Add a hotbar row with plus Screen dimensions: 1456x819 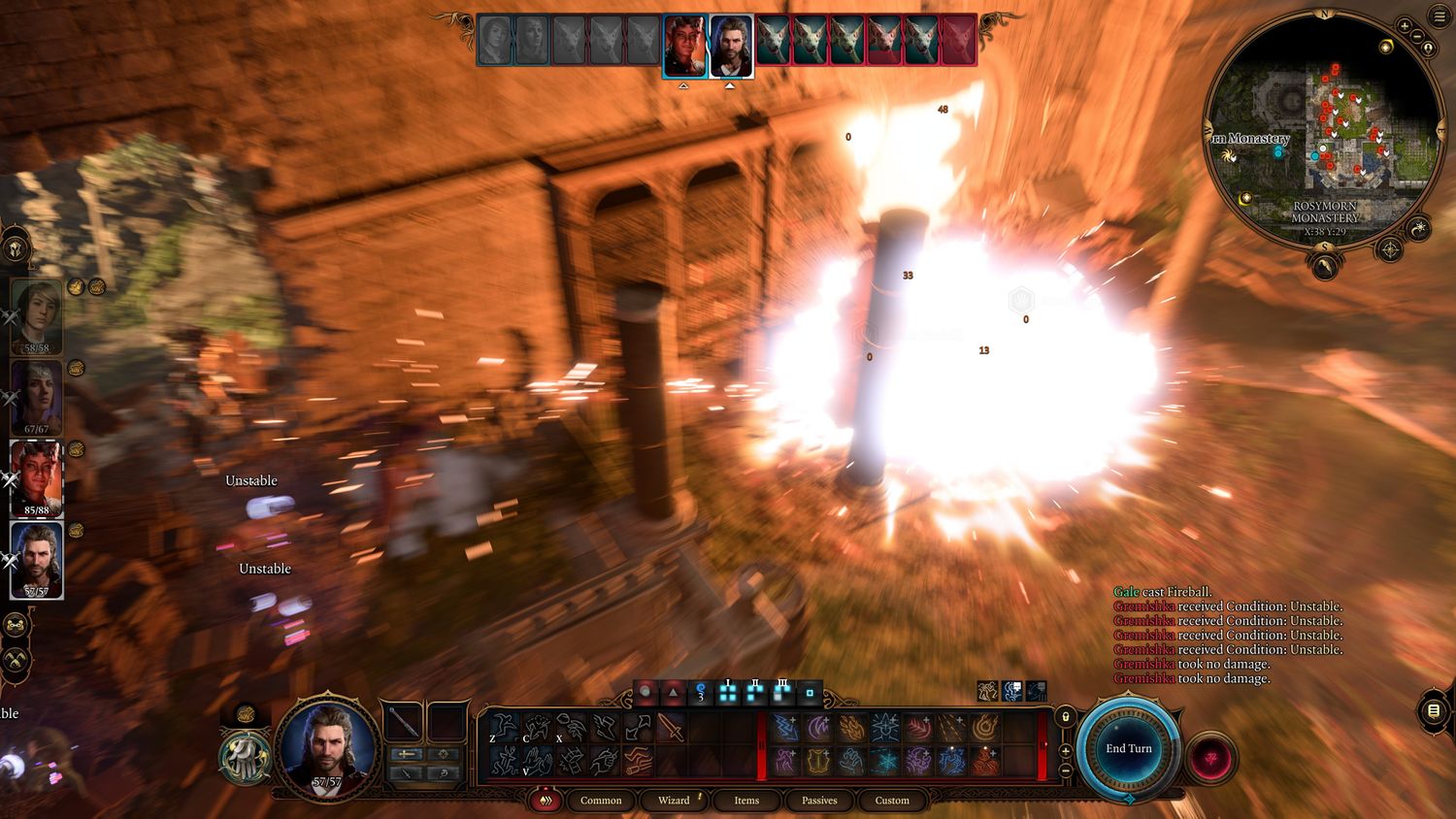click(x=1066, y=750)
